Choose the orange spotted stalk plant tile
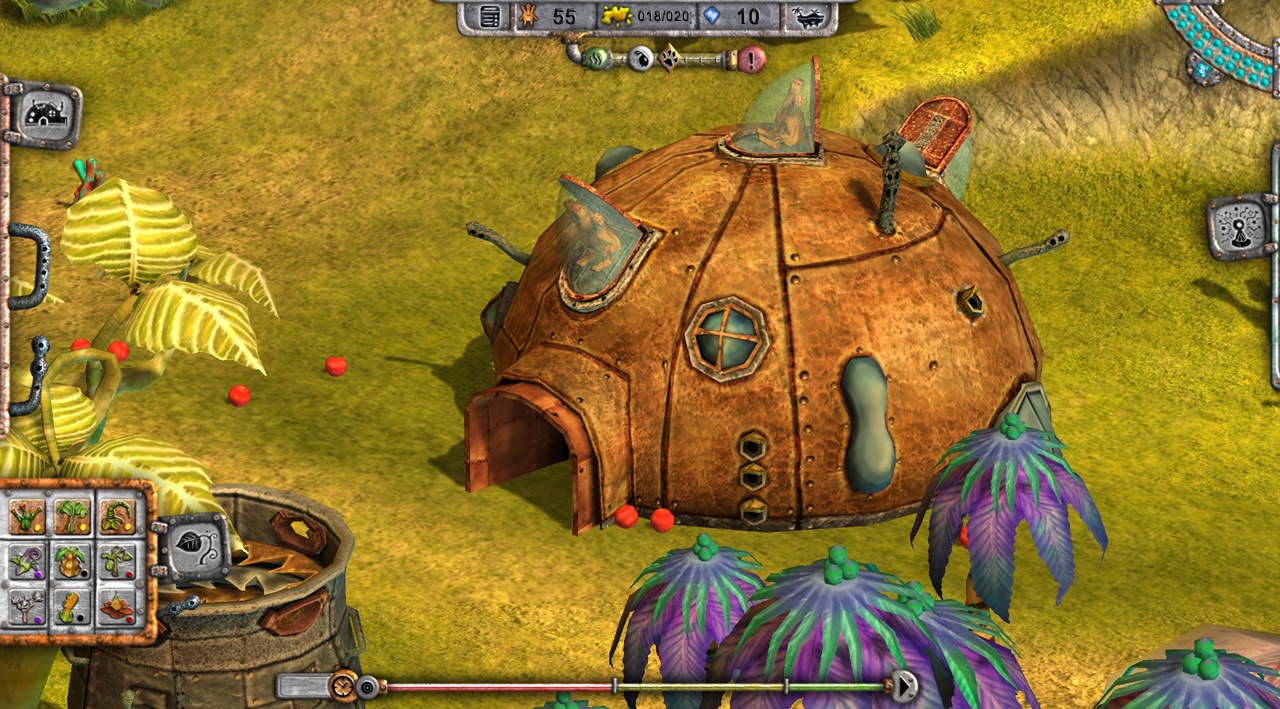Viewport: 1280px width, 709px height. coord(72,606)
